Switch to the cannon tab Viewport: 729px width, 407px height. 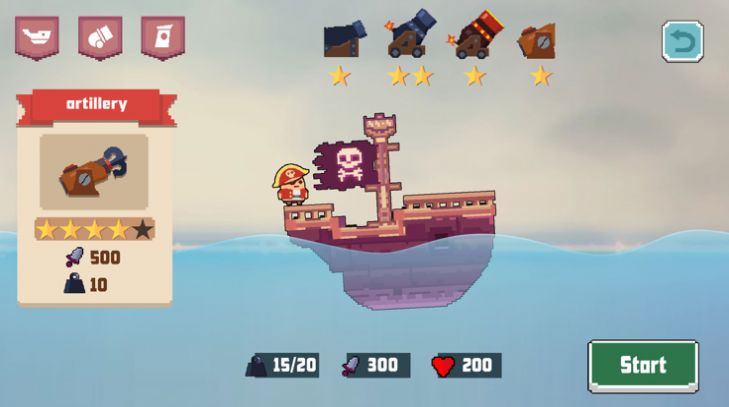coord(100,38)
